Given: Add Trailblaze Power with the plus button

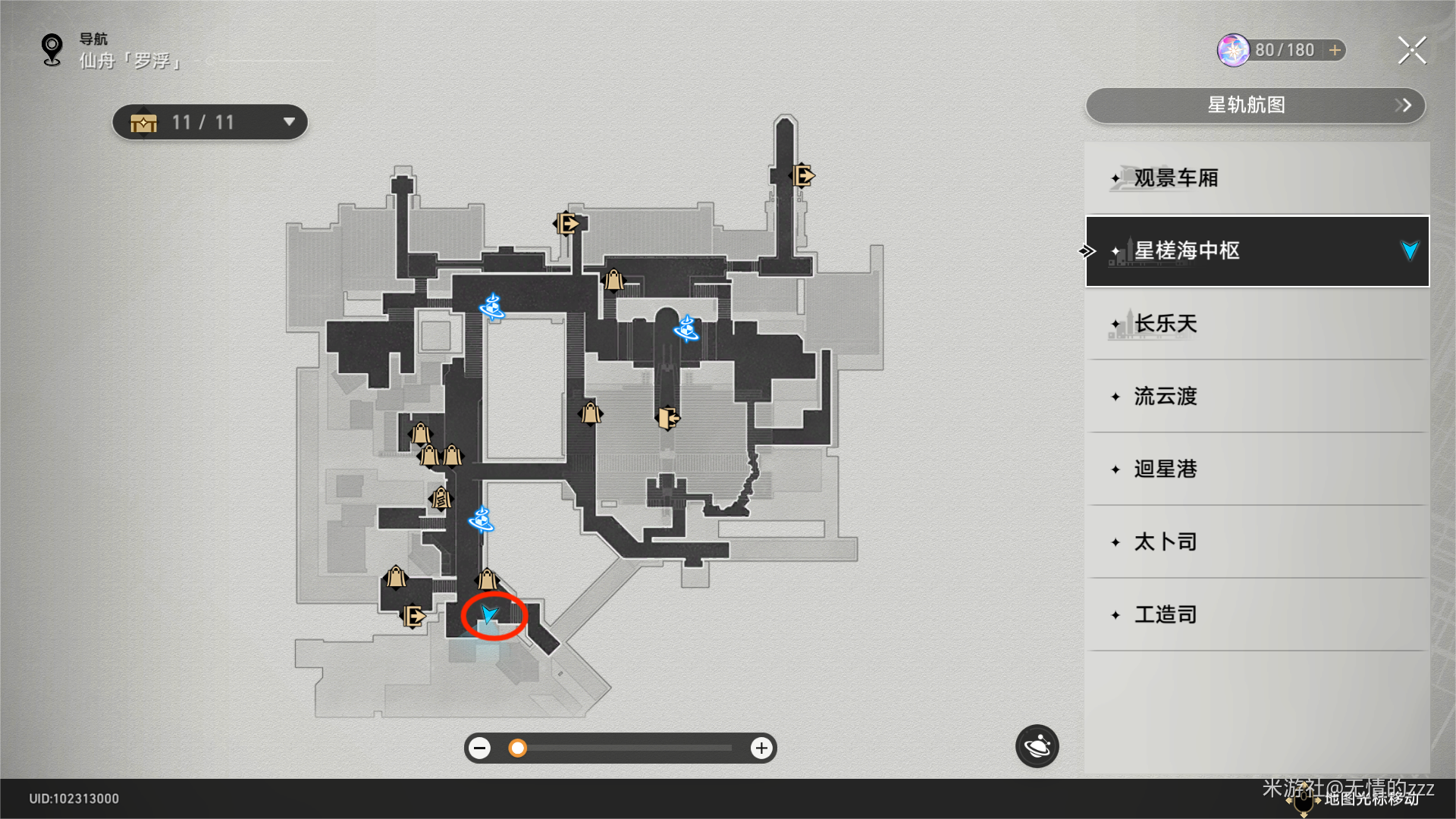Looking at the screenshot, I should (1335, 50).
